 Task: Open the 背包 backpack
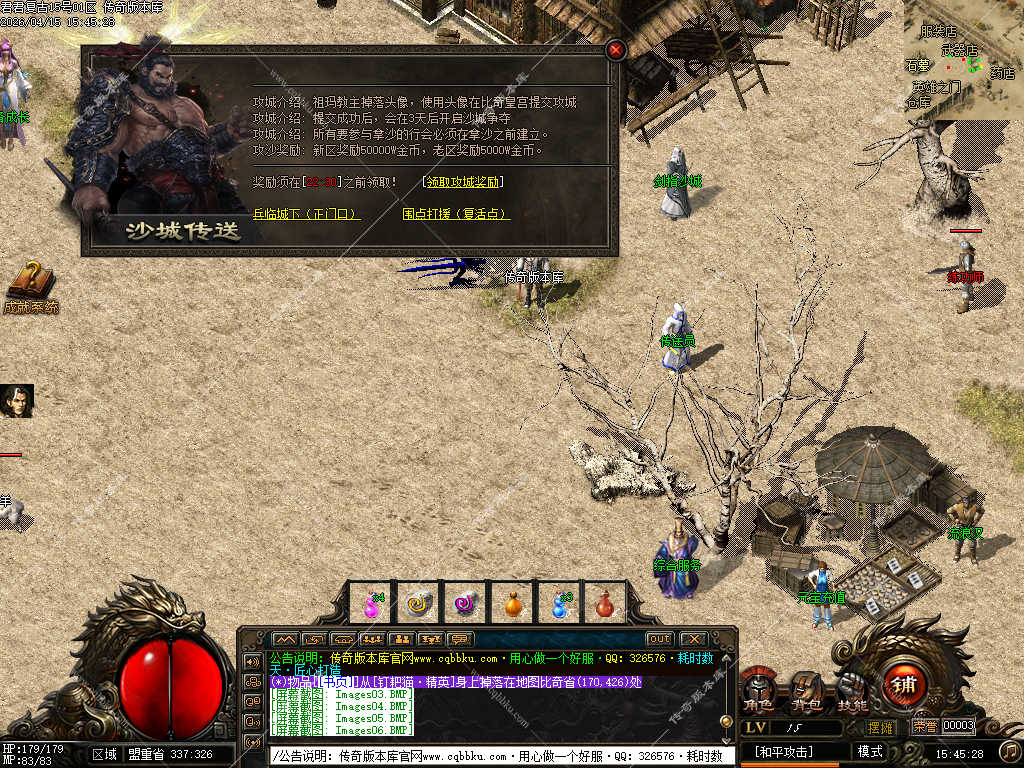806,692
